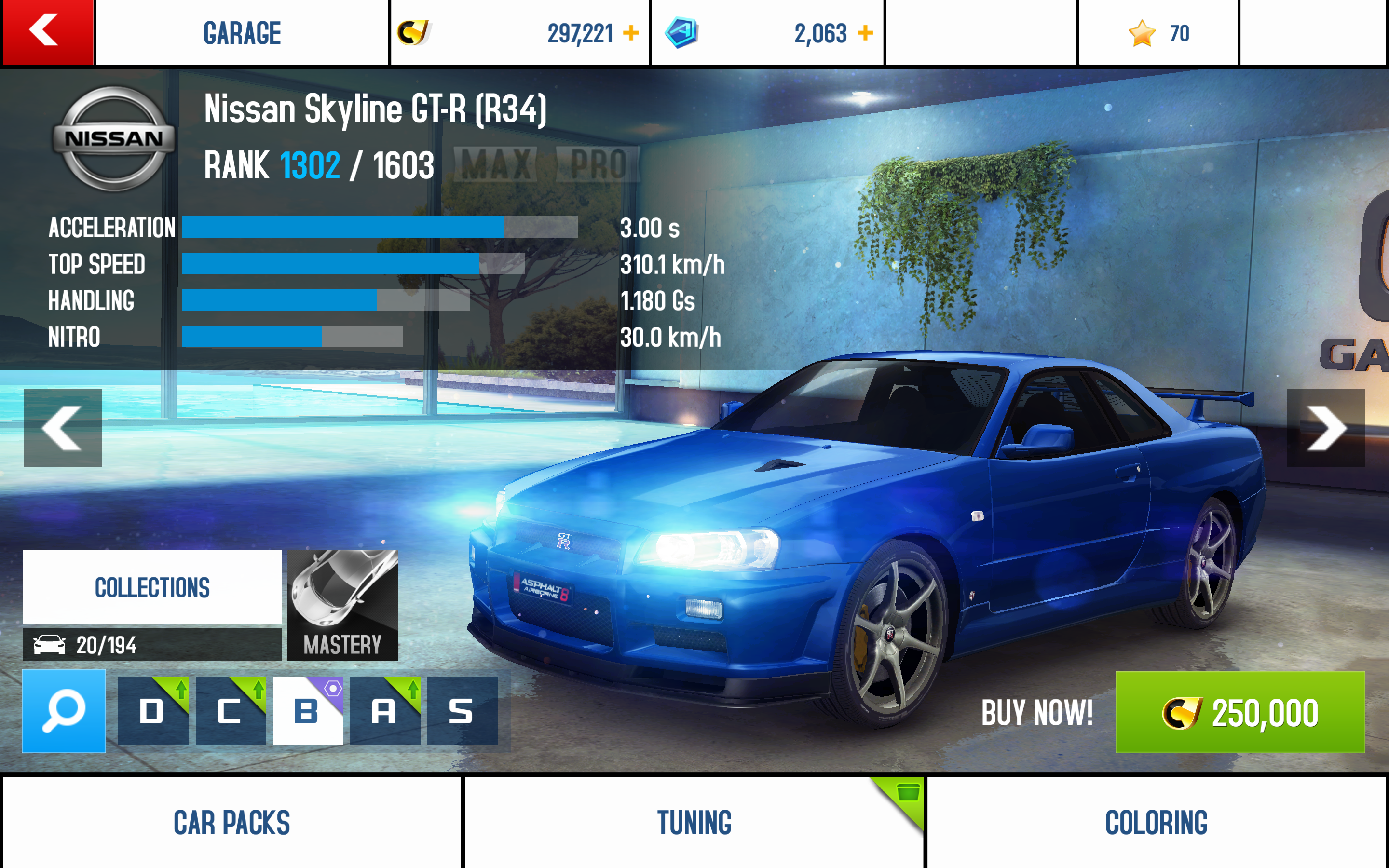1389x868 pixels.
Task: Switch to class D cars
Action: pos(153,711)
